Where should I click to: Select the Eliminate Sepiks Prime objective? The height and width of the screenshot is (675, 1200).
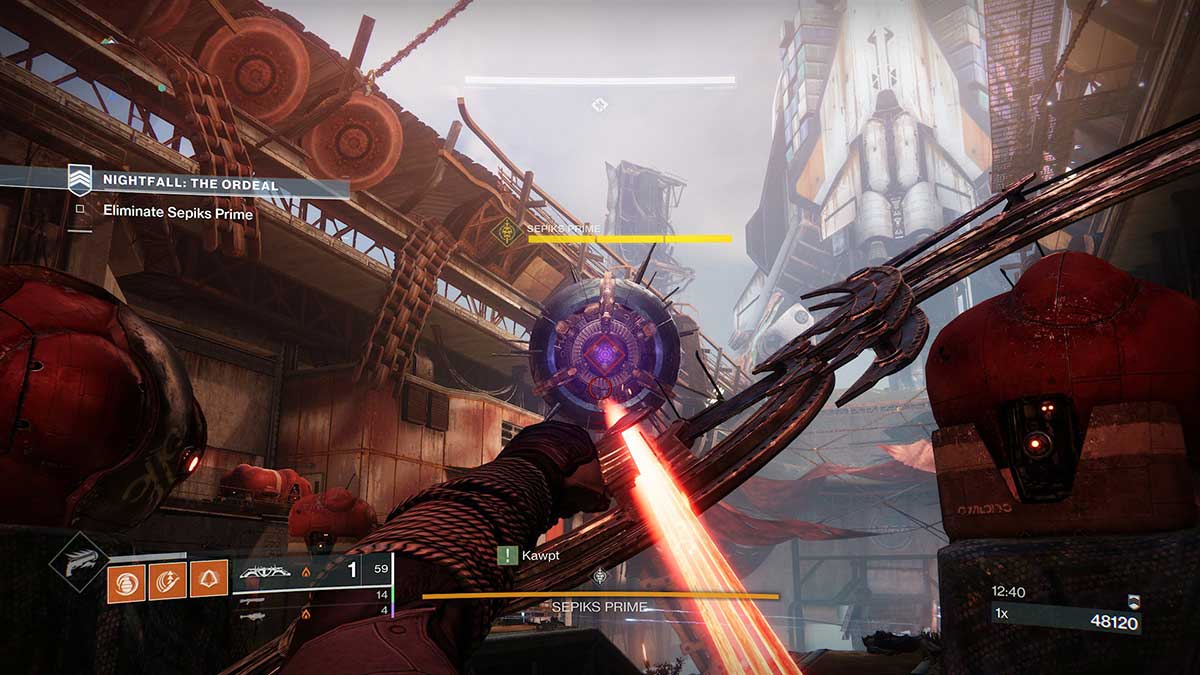pos(177,213)
